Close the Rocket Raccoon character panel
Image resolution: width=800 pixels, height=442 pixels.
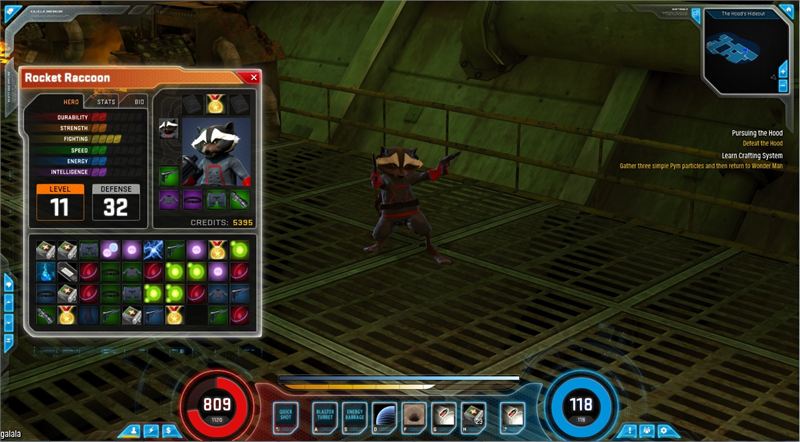[253, 77]
